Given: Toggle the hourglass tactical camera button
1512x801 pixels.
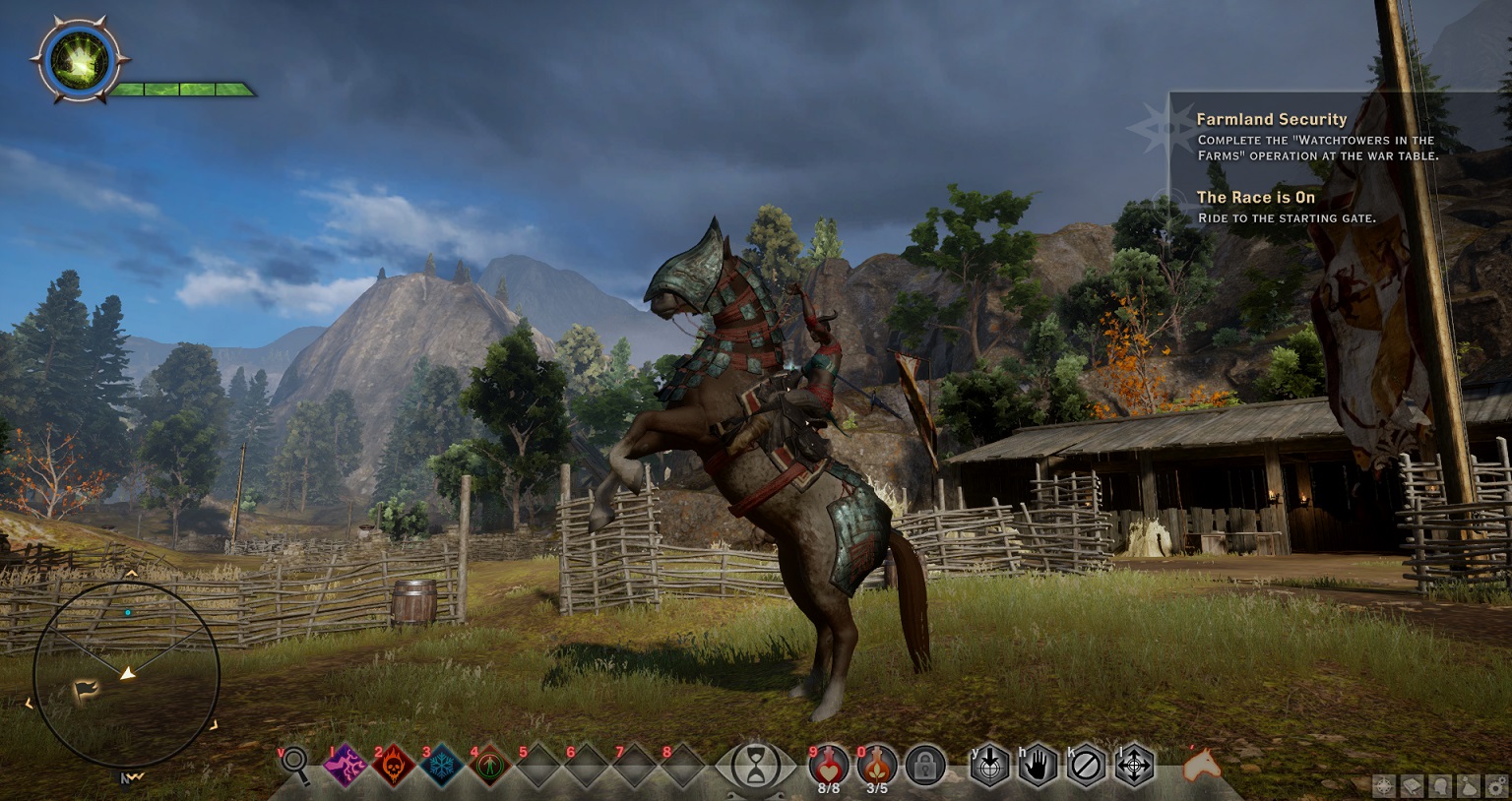Looking at the screenshot, I should pyautogui.click(x=756, y=766).
